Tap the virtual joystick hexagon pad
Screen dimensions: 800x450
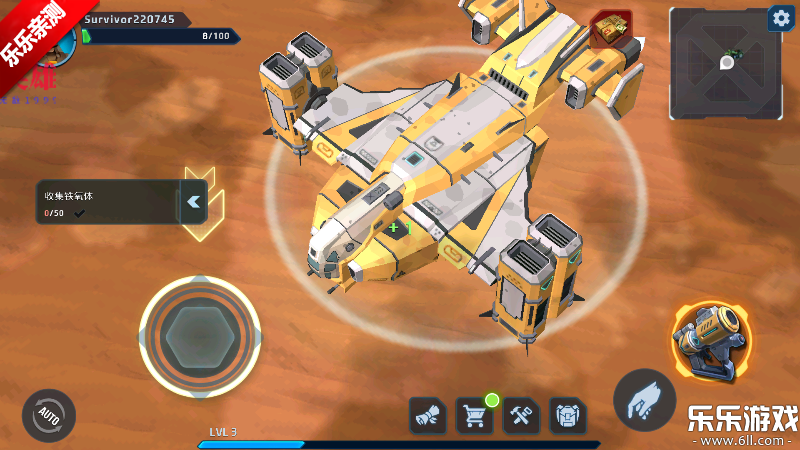point(200,336)
